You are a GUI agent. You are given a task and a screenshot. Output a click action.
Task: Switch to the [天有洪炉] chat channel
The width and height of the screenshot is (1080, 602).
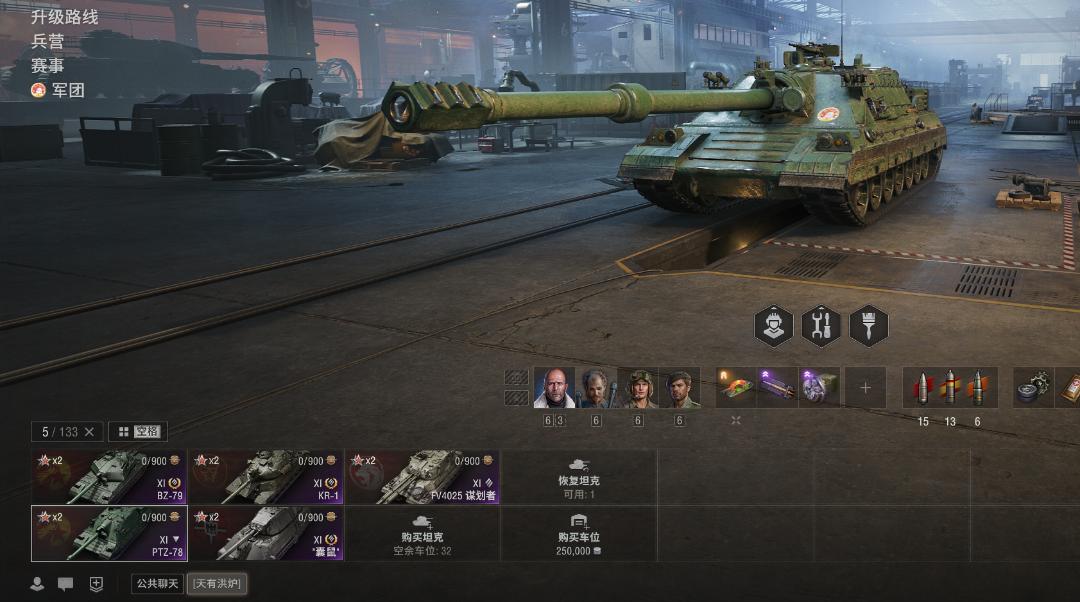click(x=217, y=584)
